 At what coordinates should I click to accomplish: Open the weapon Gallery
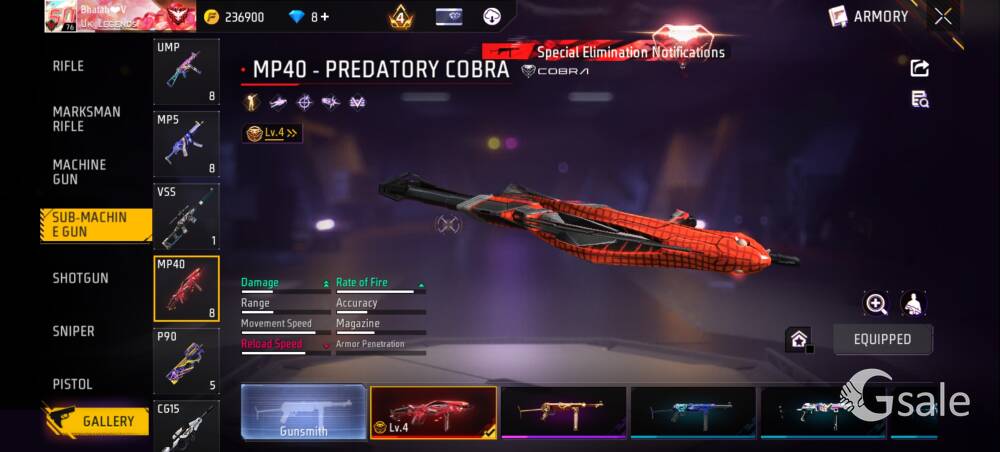(96, 421)
